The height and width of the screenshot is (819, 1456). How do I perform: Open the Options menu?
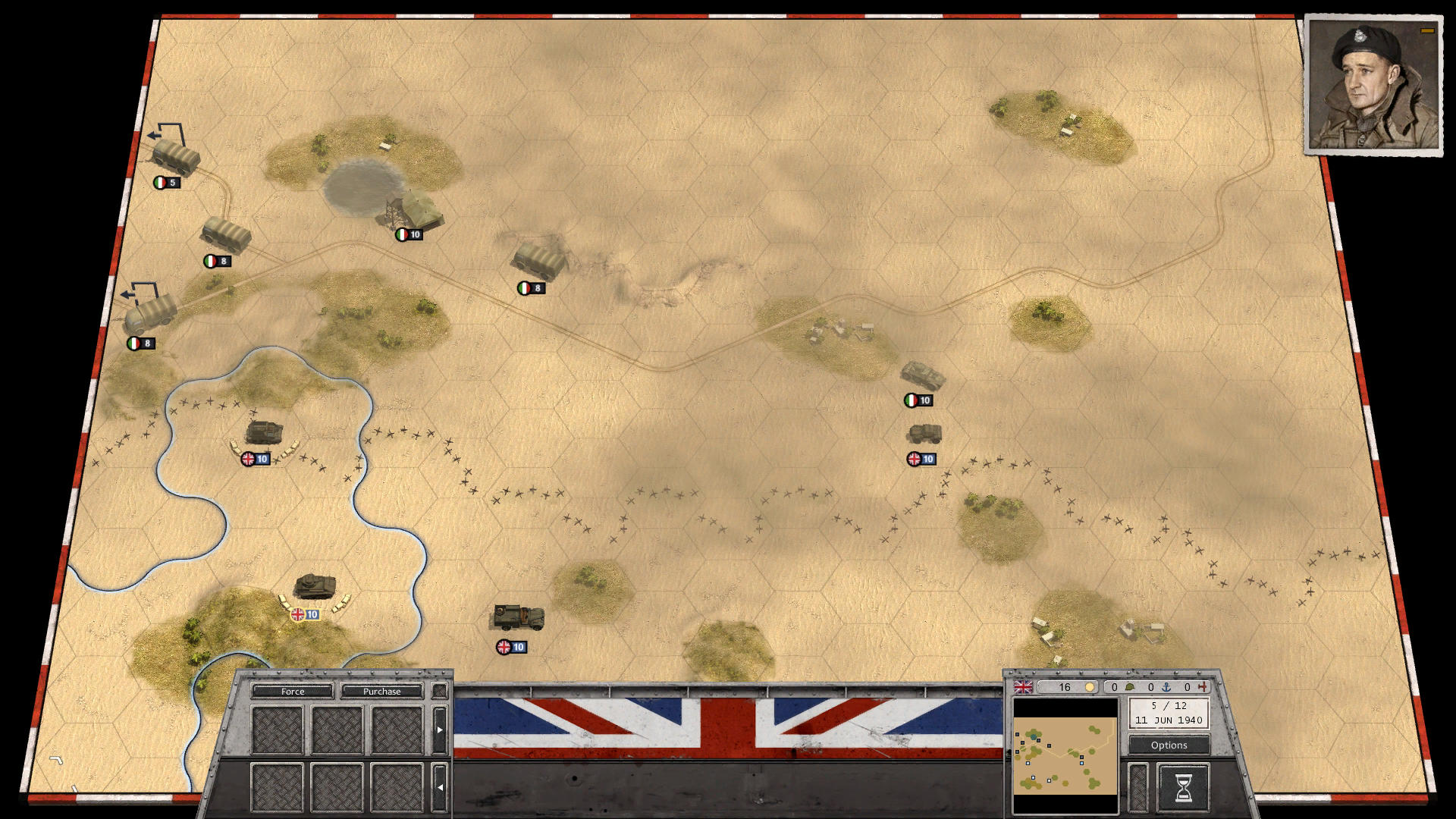tap(1170, 745)
